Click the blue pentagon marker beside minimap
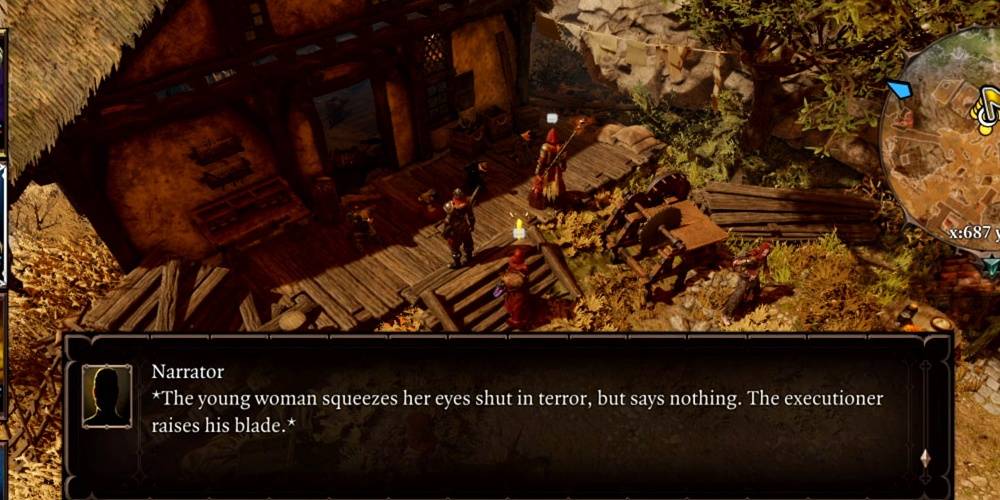Image resolution: width=1000 pixels, height=500 pixels. pos(899,91)
